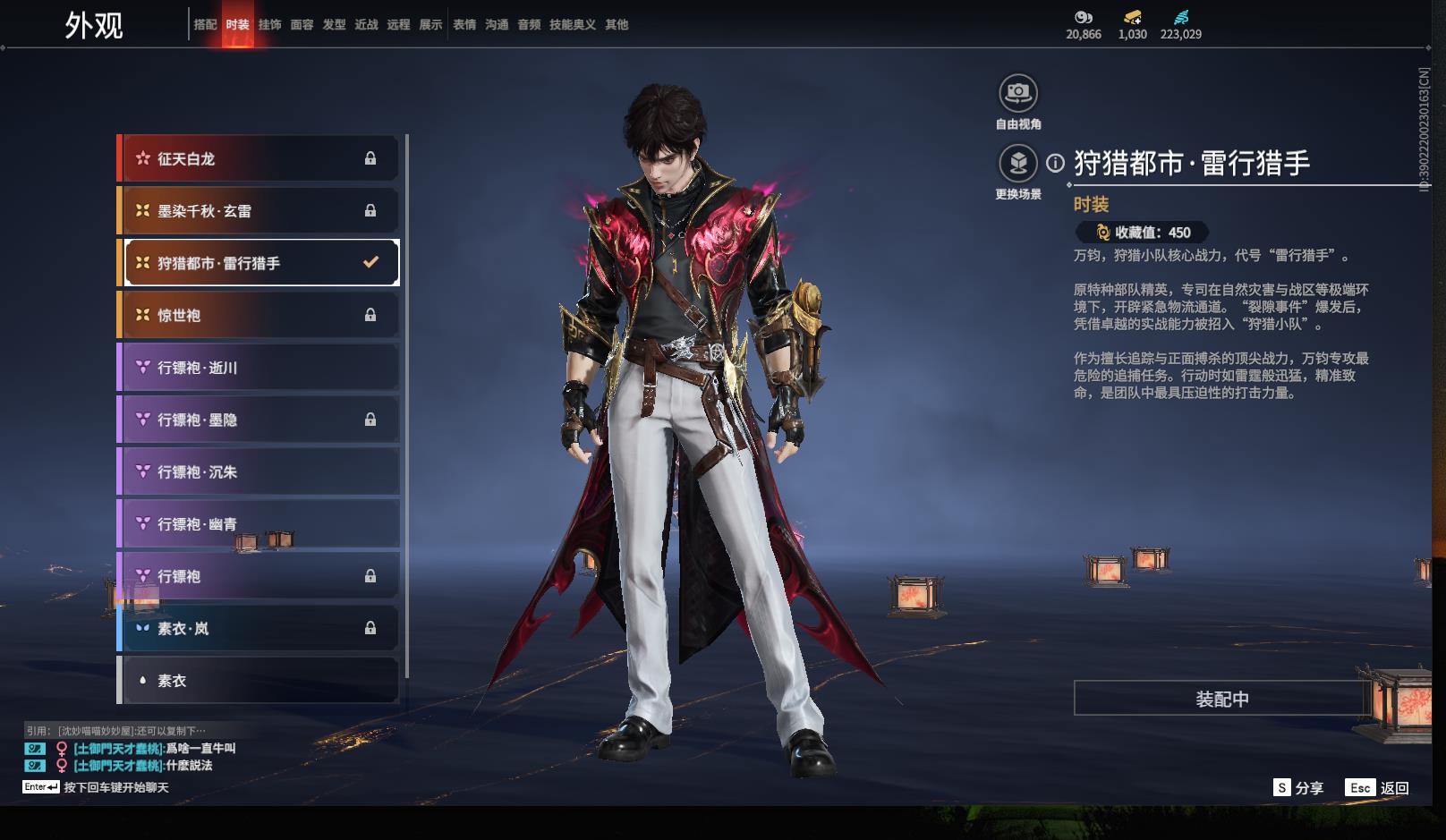The height and width of the screenshot is (840, 1446).
Task: Open the outfit info icon
Action: (1056, 163)
